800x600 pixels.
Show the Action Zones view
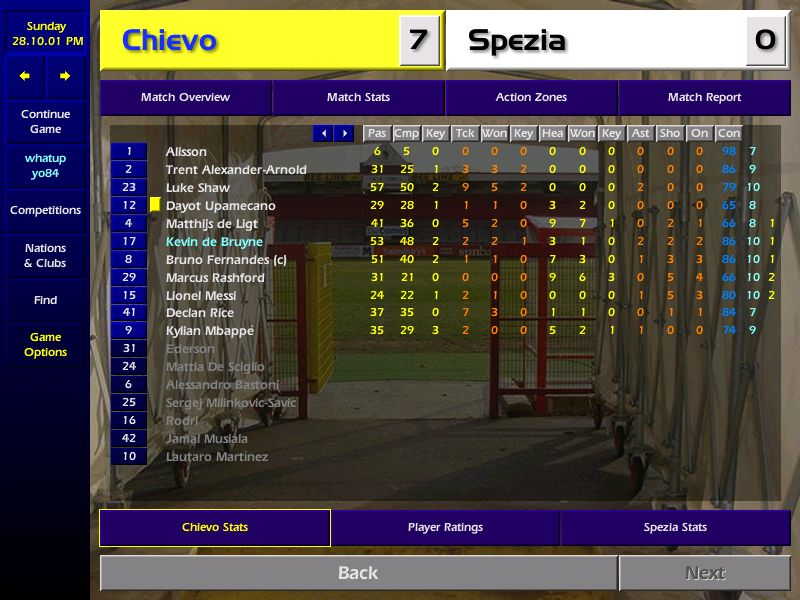[531, 98]
